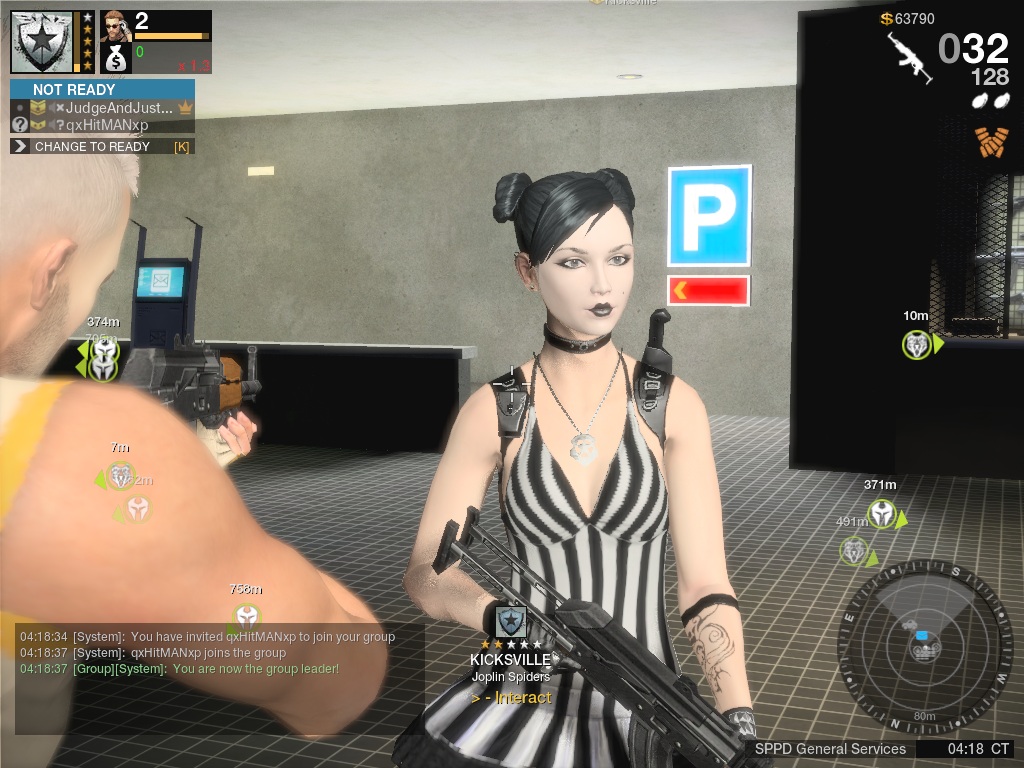Click the 374m waypoint marker
Viewport: 1024px width, 768px height.
point(103,348)
